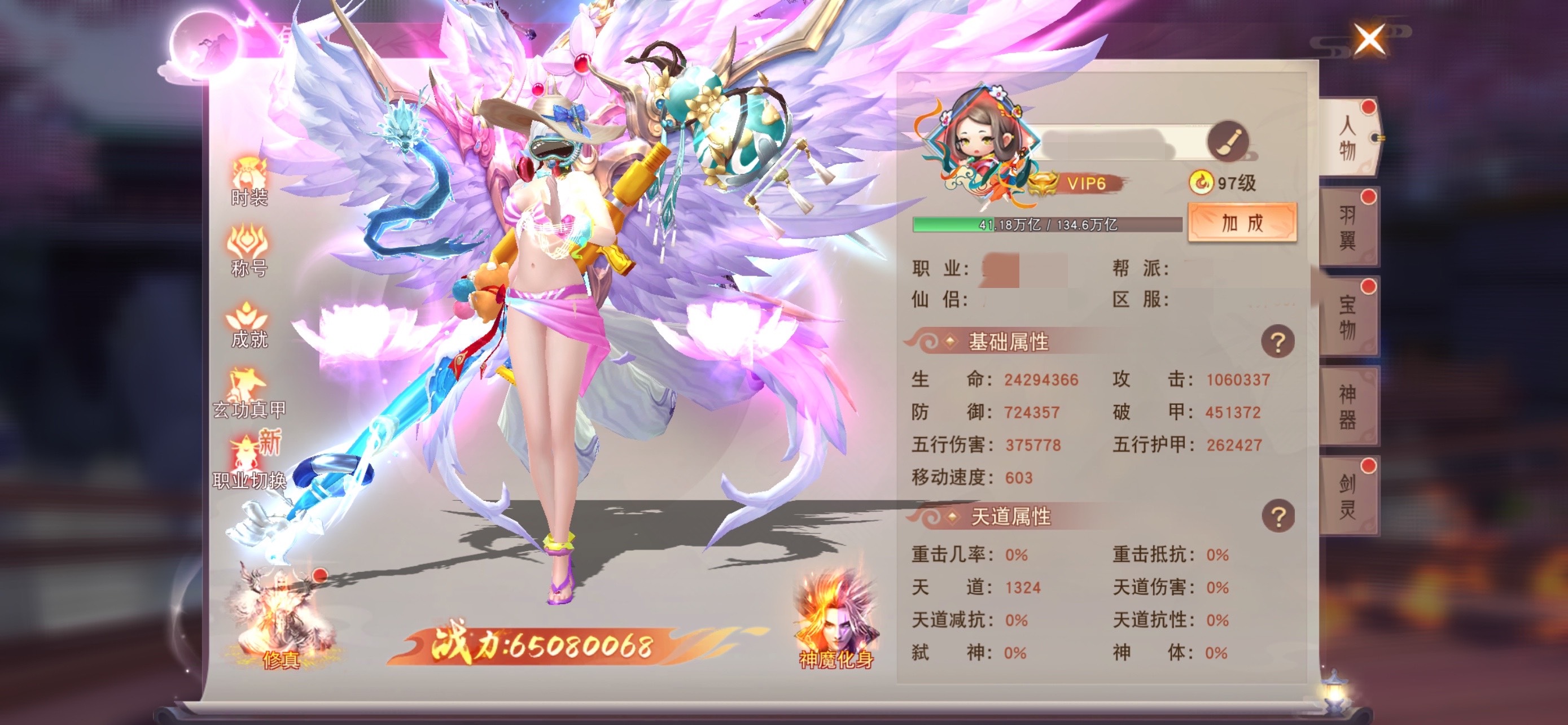Screen dimensions: 1568x725
Task: Switch to the 神器 artifact tab
Action: pos(1348,407)
